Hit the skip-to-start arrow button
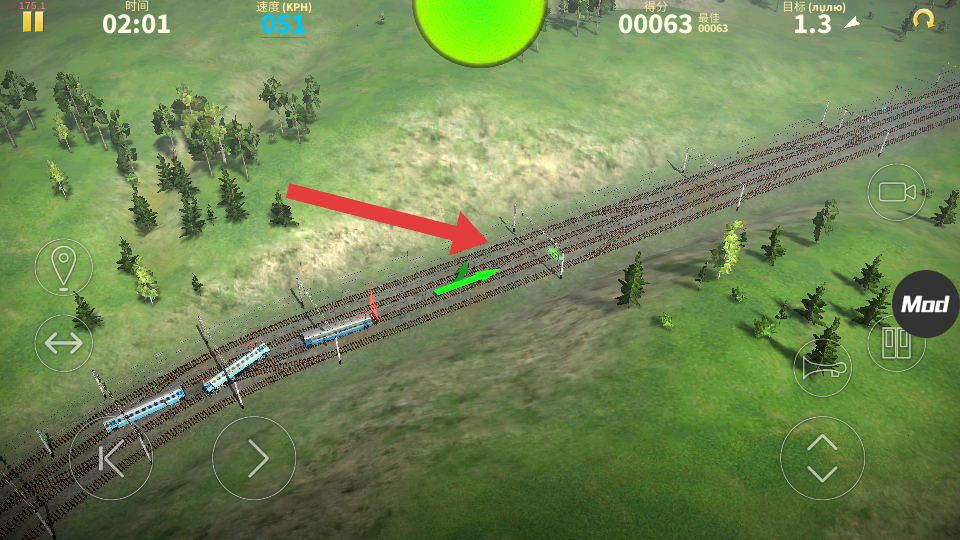The height and width of the screenshot is (540, 960). point(111,458)
